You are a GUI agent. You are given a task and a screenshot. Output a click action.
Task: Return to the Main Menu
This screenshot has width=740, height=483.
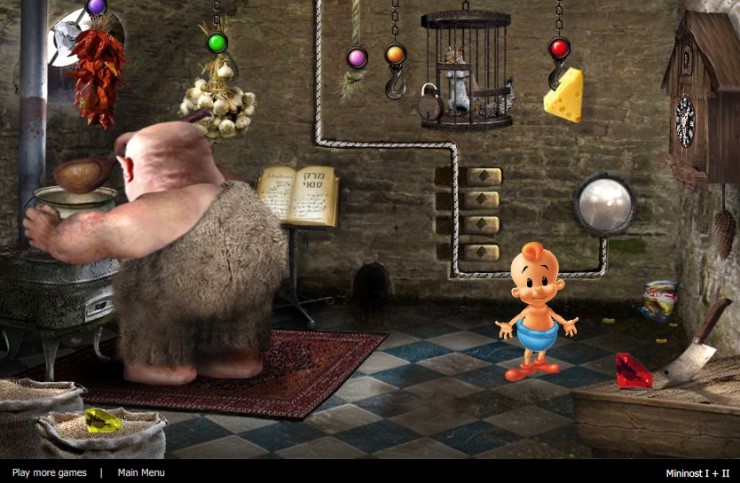click(x=141, y=472)
